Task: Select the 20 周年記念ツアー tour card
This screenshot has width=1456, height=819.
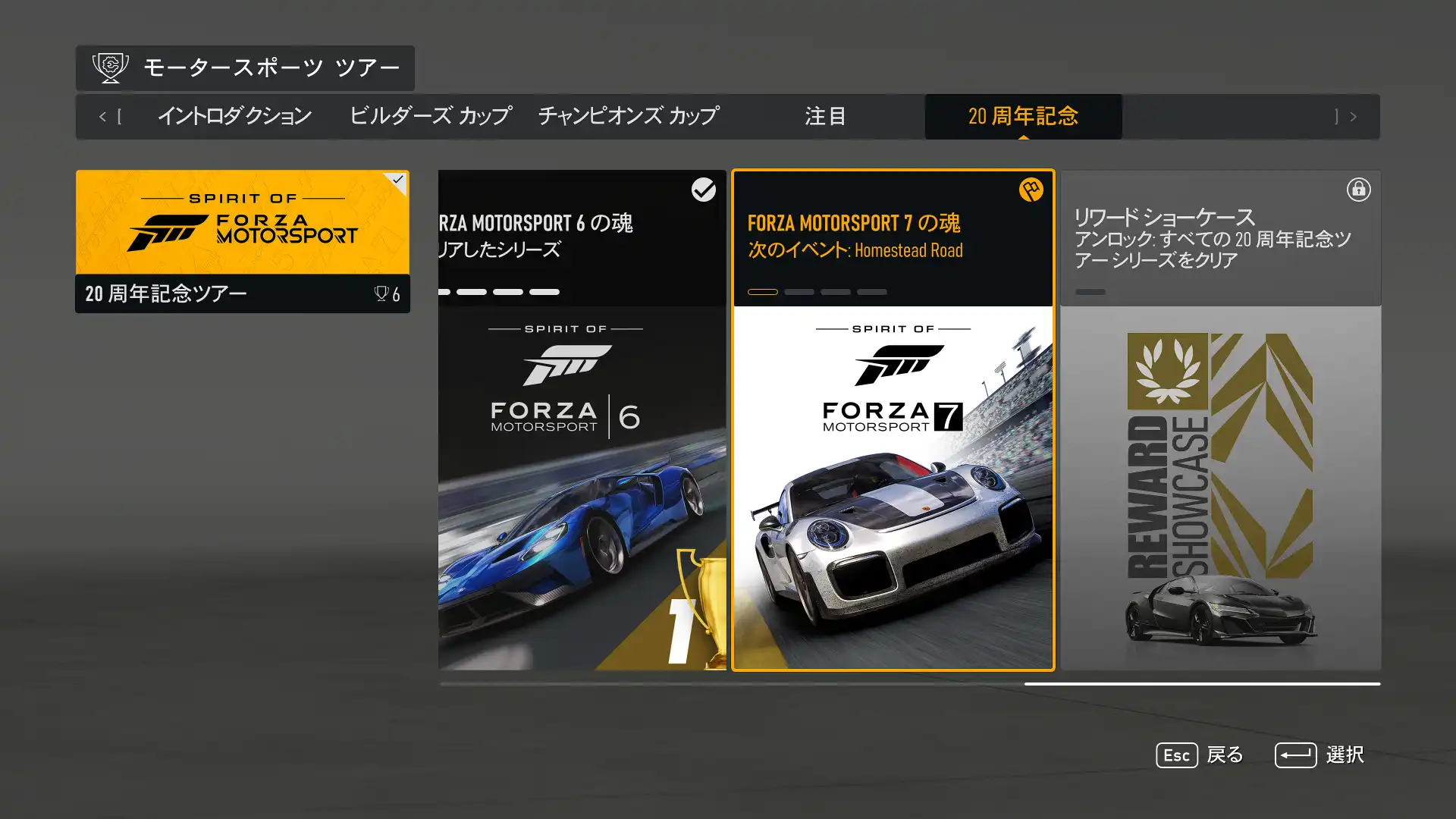Action: pyautogui.click(x=243, y=241)
